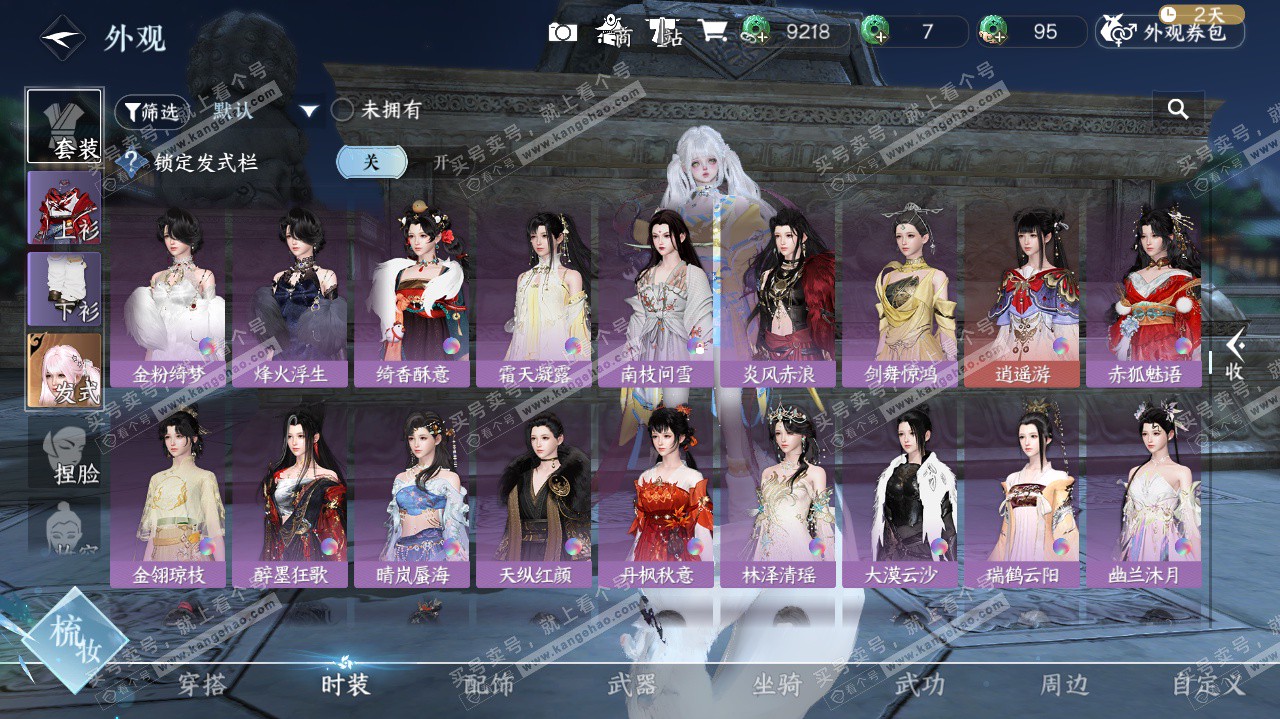Open the 外观券包 coupon pack
The image size is (1280, 719).
coord(1170,32)
